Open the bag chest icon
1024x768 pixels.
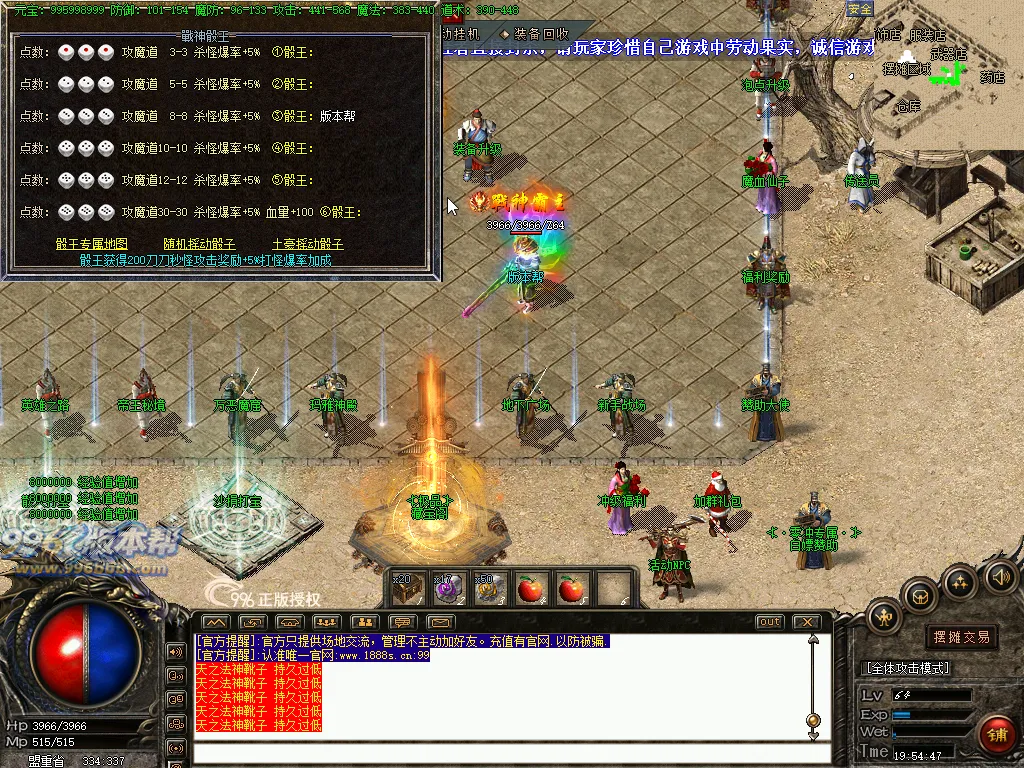pyautogui.click(x=919, y=595)
